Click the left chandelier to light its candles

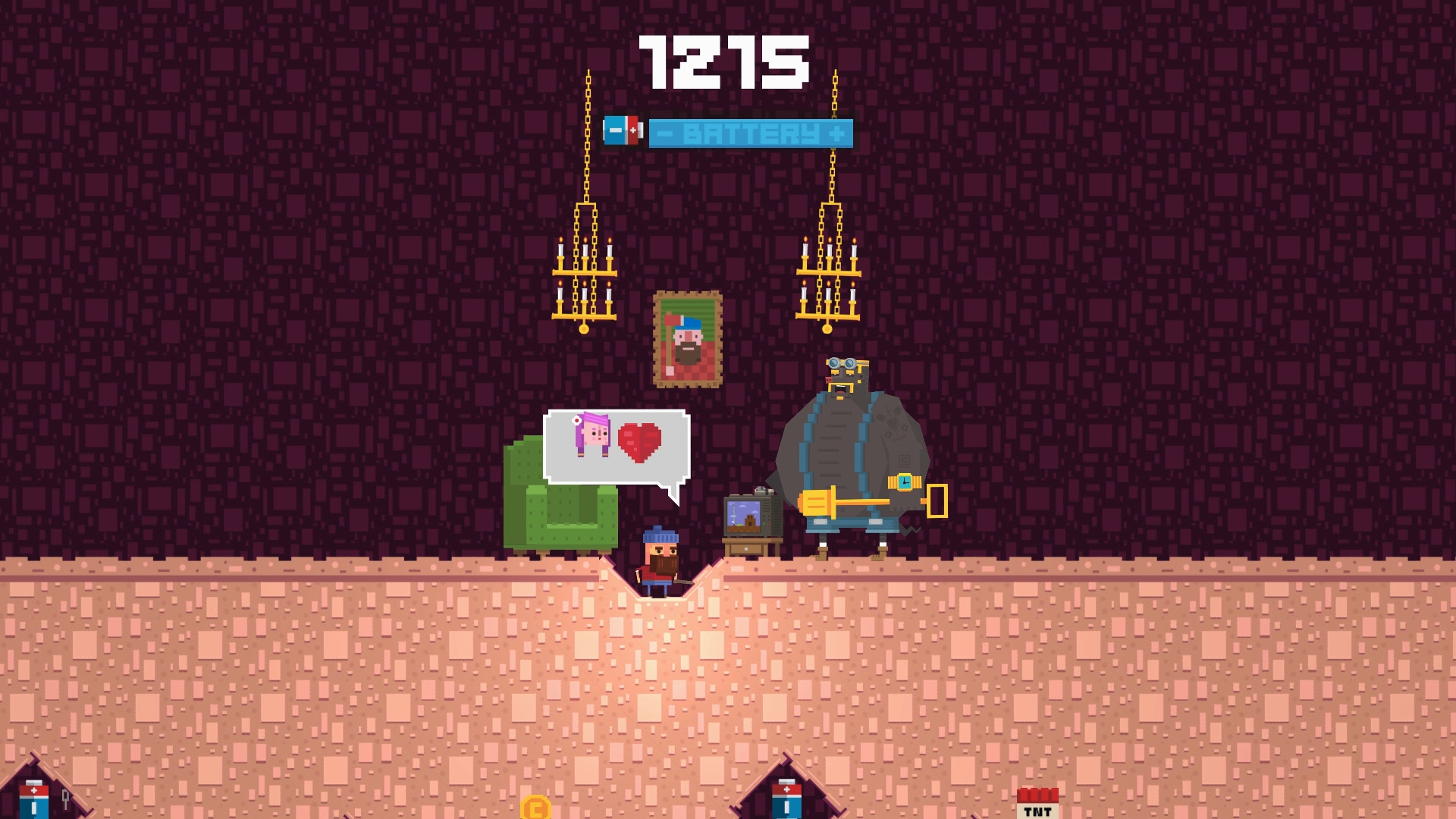coord(586,273)
